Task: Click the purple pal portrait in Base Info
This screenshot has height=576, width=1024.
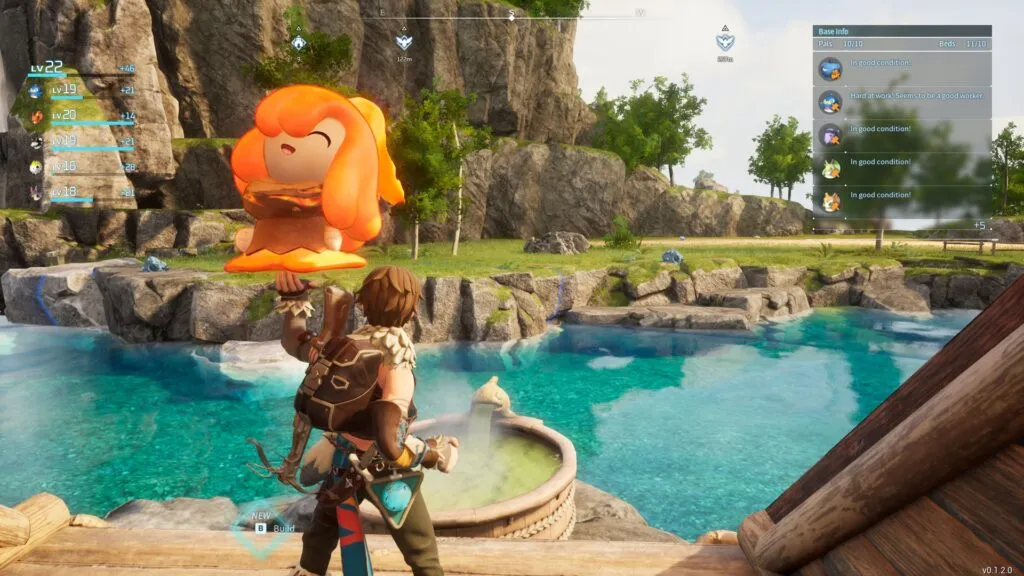Action: click(x=830, y=135)
